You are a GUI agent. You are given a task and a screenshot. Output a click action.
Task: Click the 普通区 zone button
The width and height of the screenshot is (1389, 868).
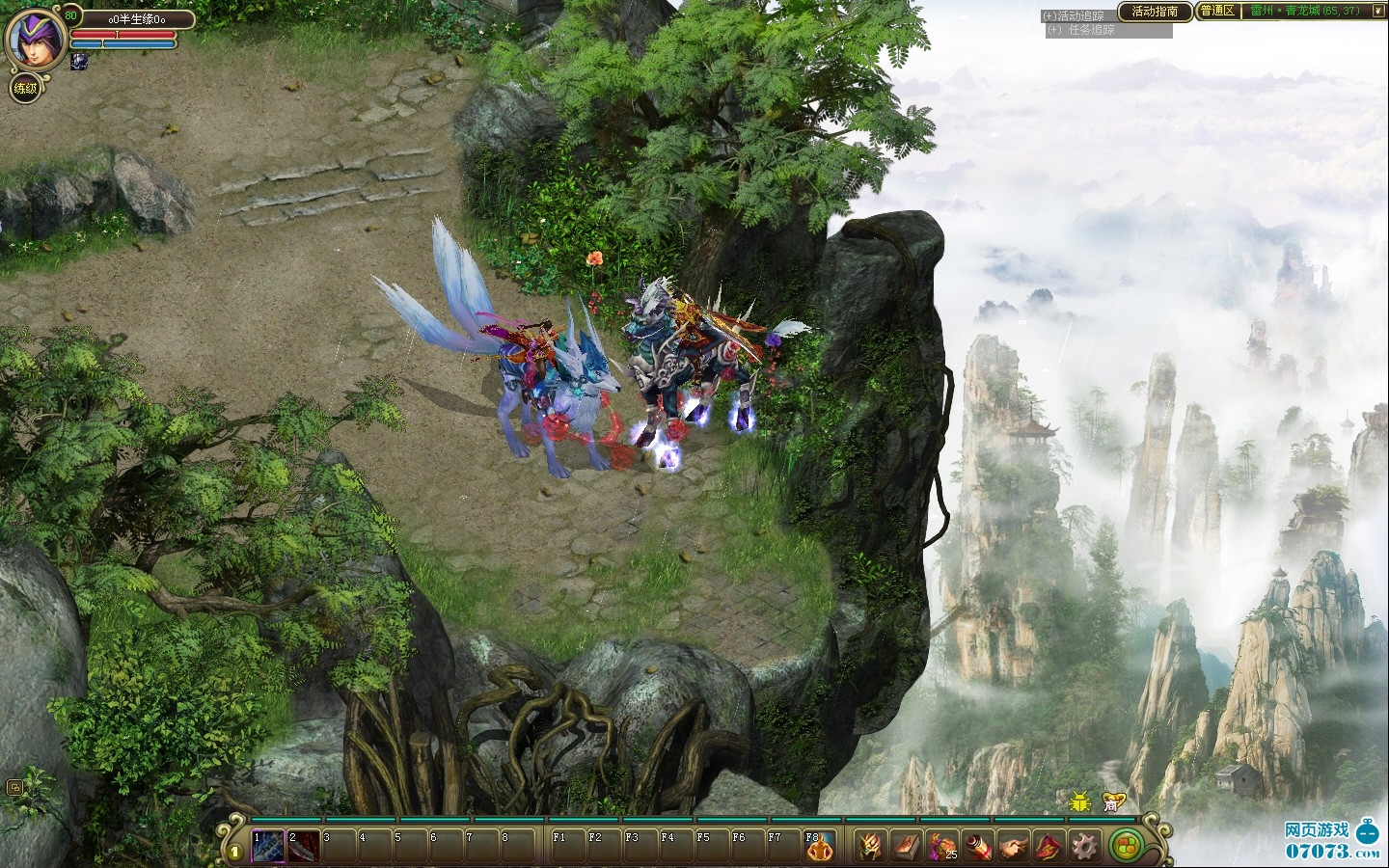pos(1217,12)
